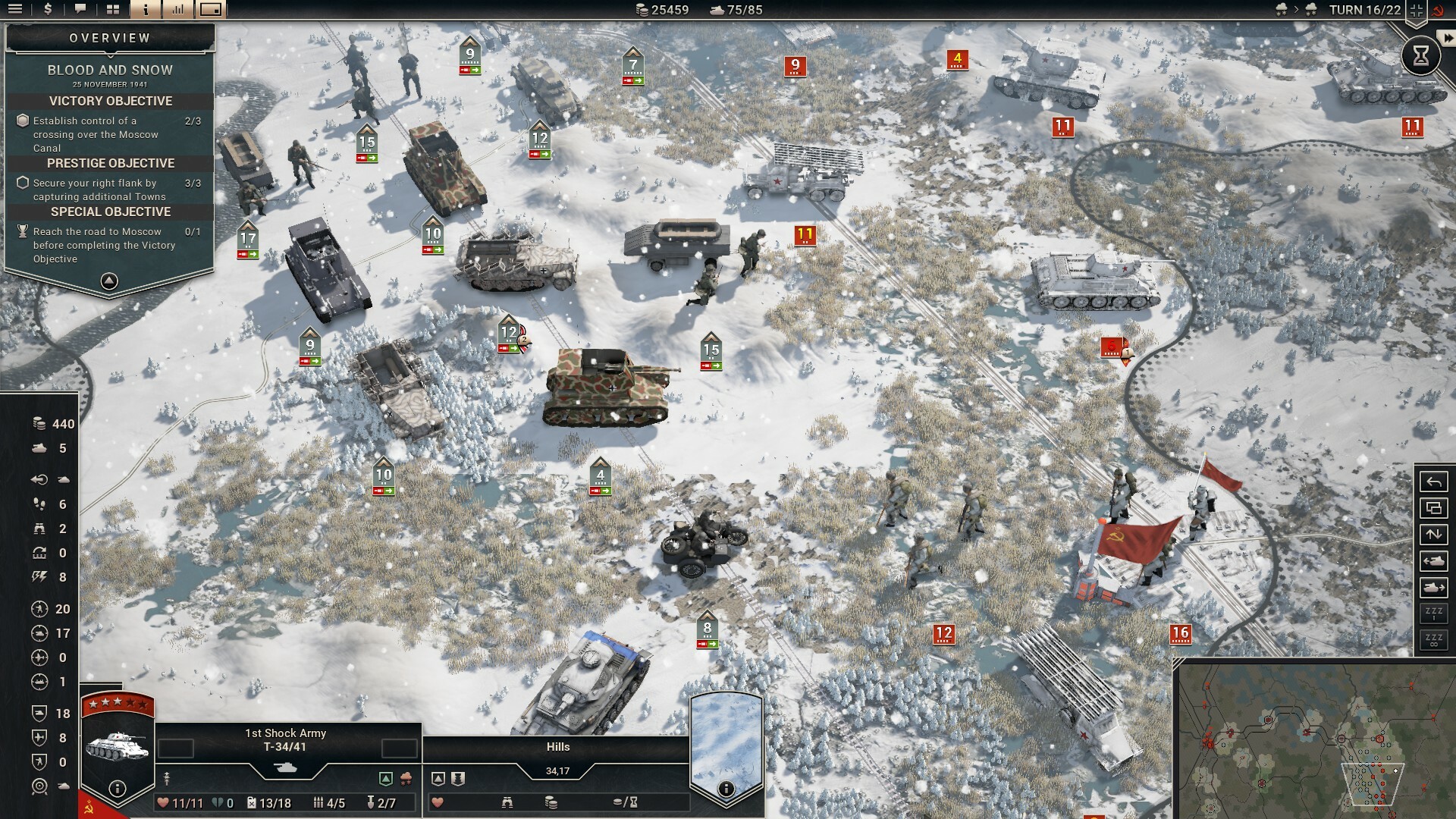Toggle the info overview panel button

pos(146,10)
